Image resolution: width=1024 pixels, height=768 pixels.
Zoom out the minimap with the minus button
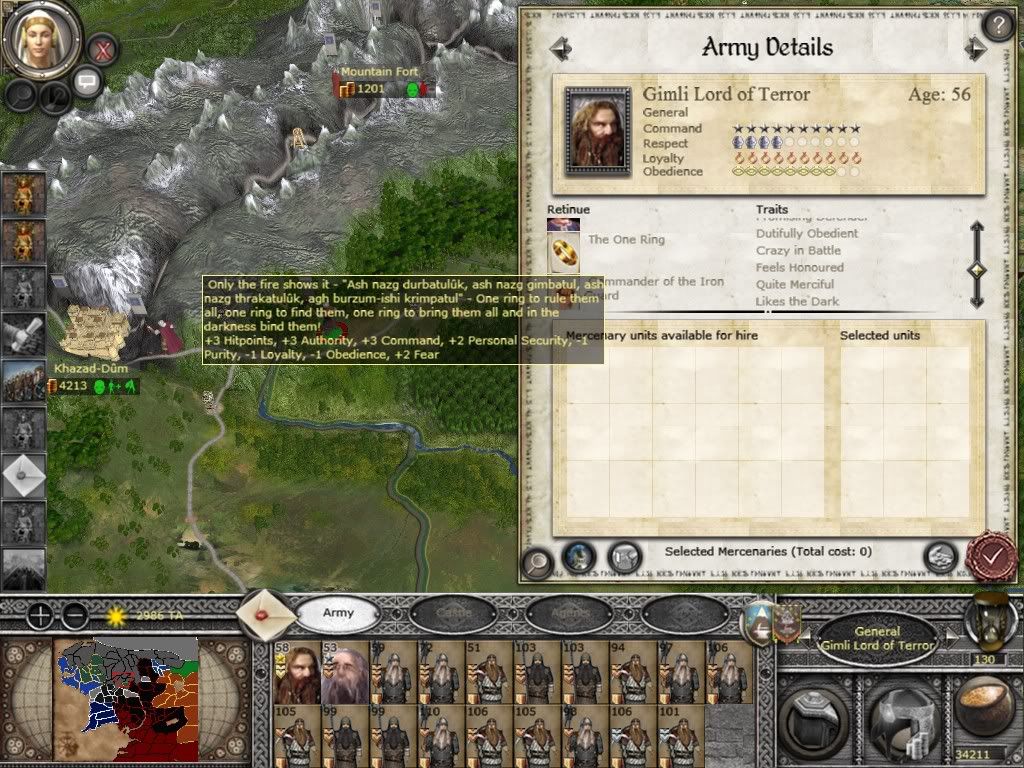click(x=75, y=615)
